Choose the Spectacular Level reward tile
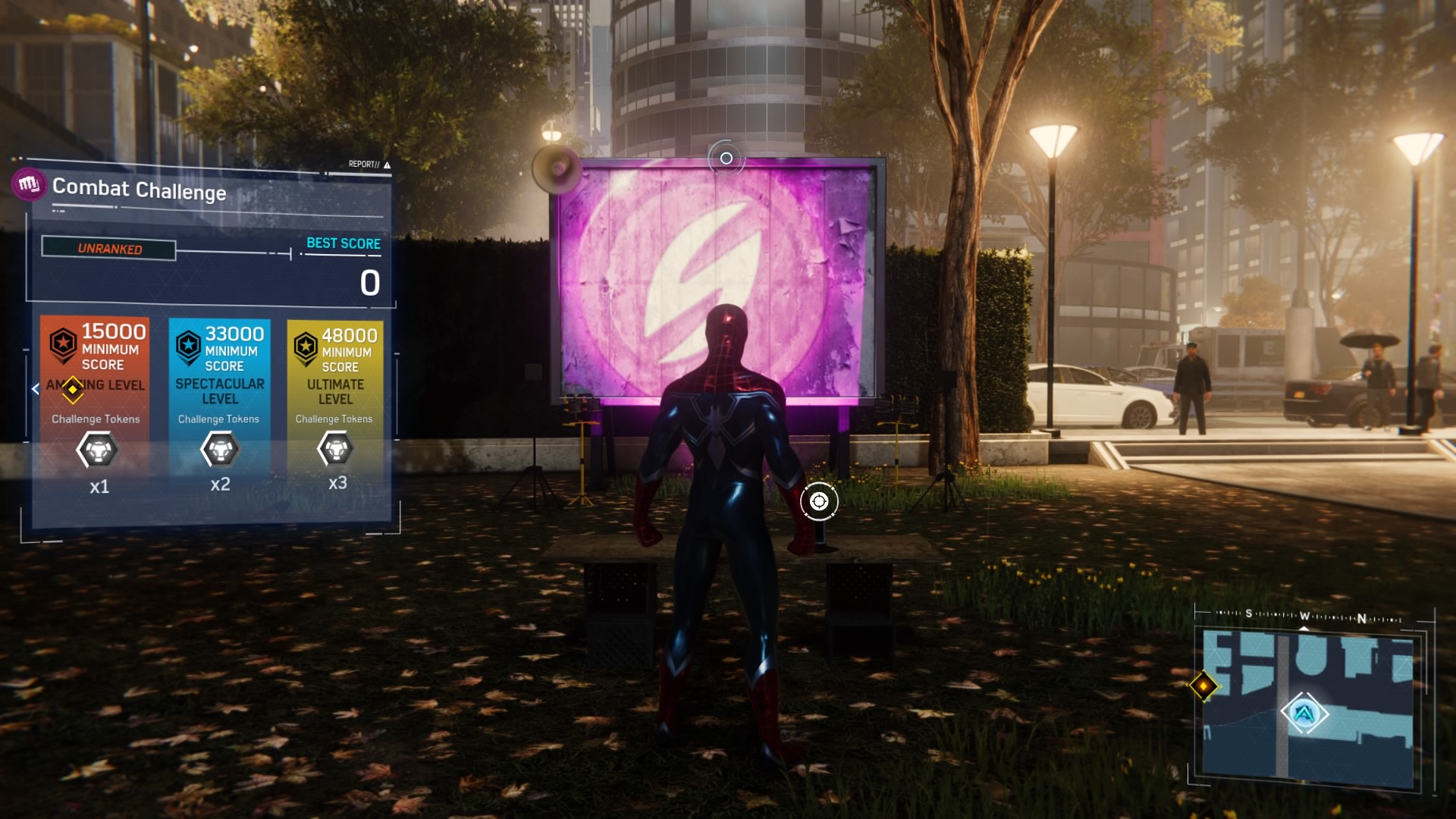 (x=220, y=406)
